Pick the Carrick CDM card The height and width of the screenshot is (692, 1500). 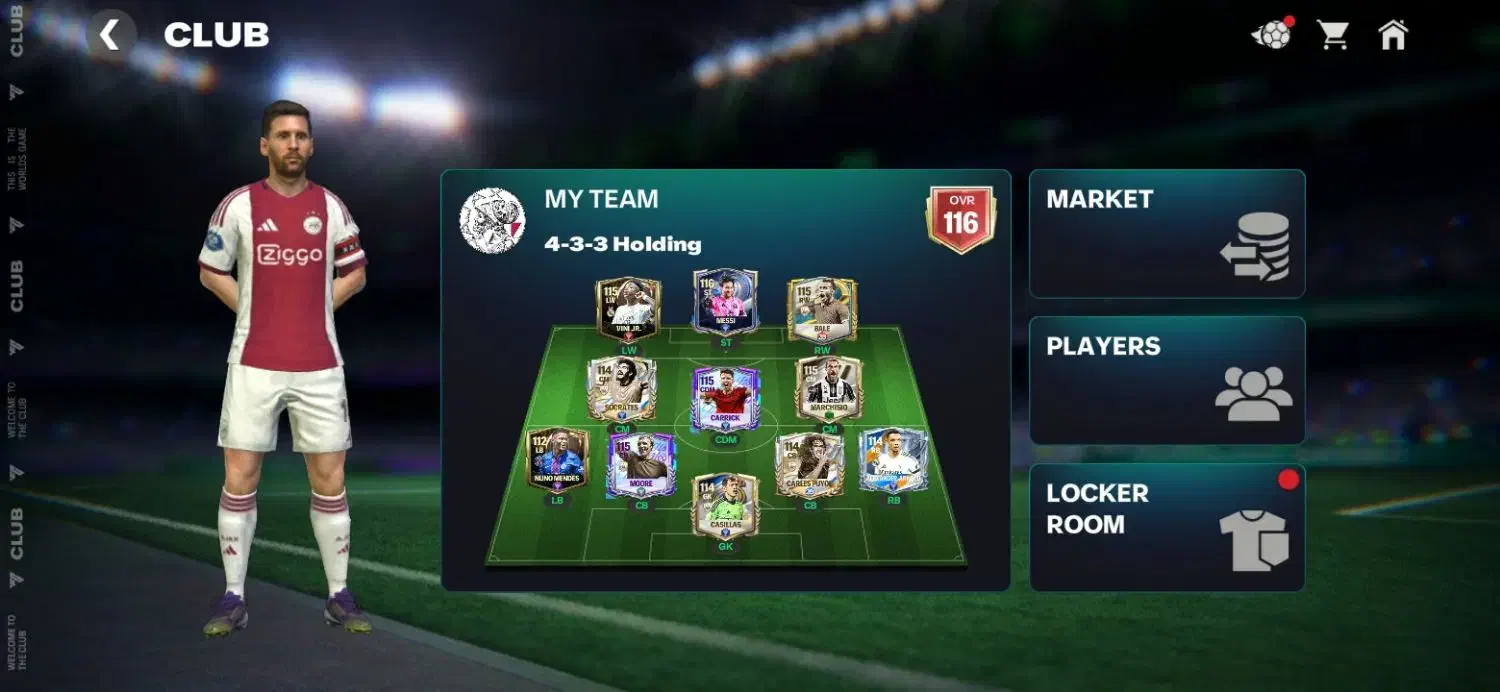click(725, 399)
